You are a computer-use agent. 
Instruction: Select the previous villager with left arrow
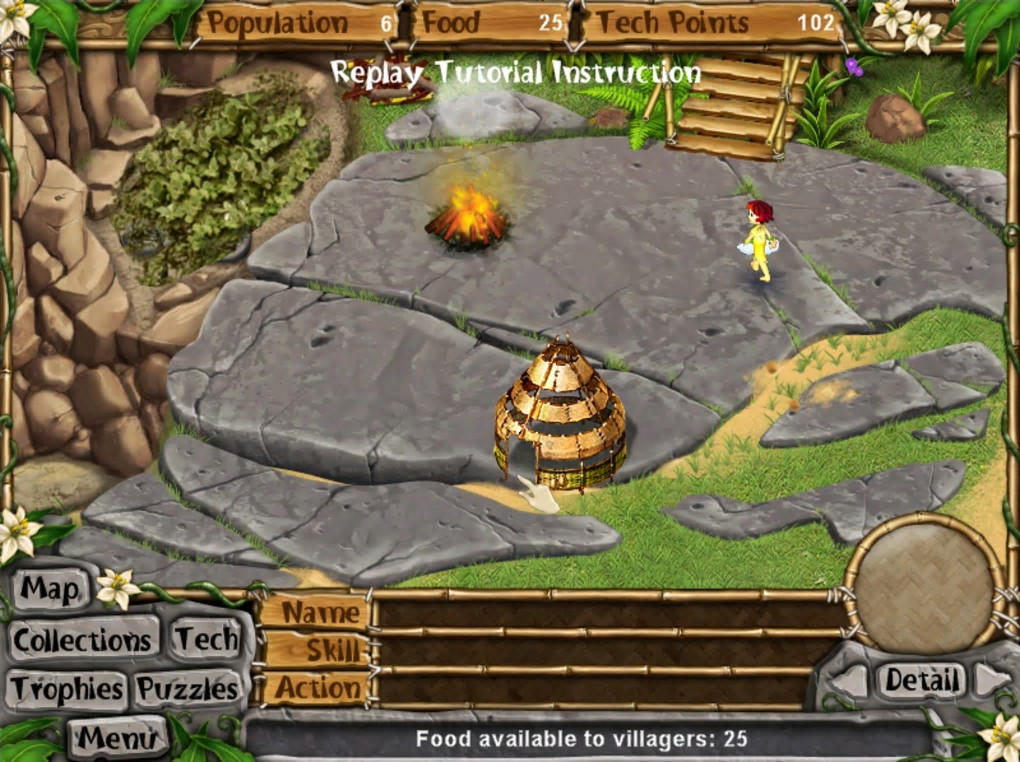(x=850, y=681)
